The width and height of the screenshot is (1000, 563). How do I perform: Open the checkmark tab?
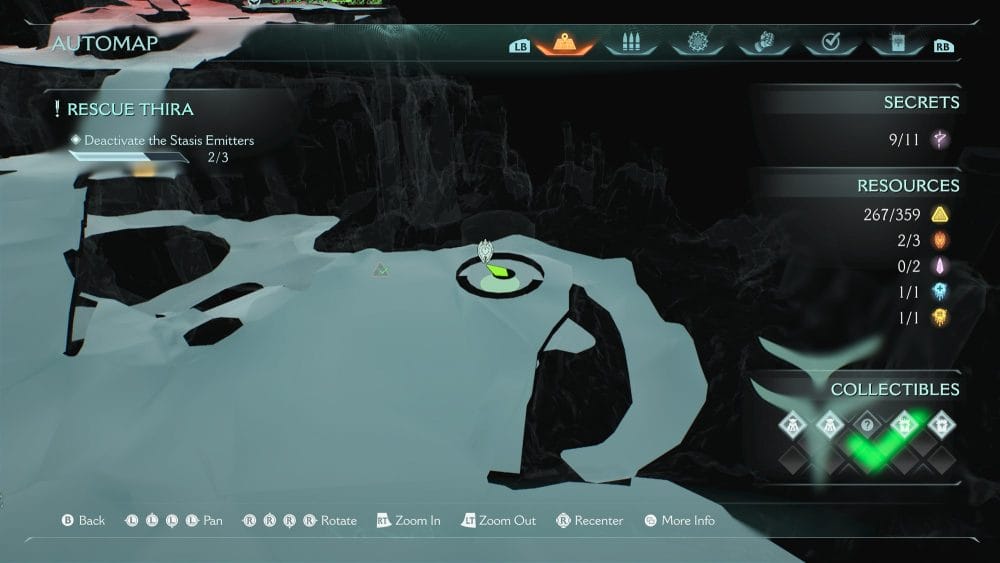pyautogui.click(x=829, y=44)
